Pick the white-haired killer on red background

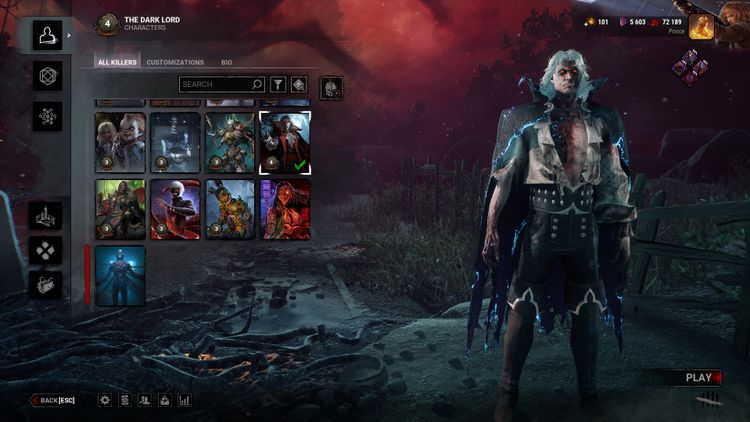point(175,209)
